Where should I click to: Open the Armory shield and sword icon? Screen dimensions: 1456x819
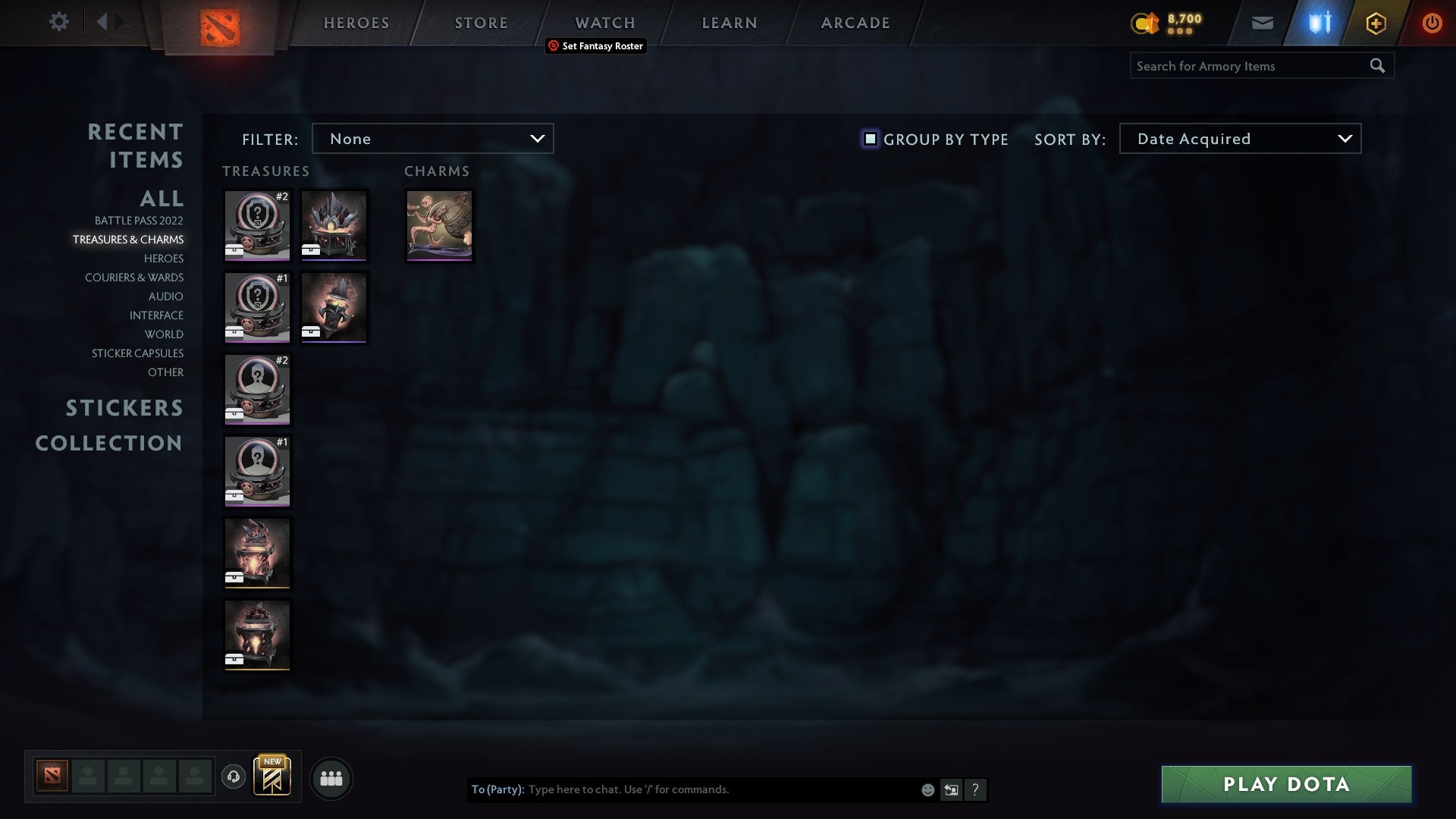pyautogui.click(x=1319, y=23)
